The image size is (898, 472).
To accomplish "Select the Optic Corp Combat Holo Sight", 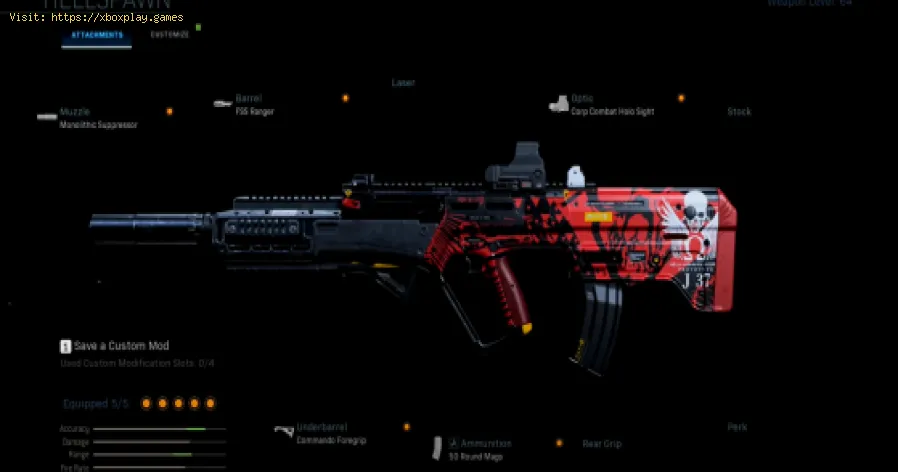I will pyautogui.click(x=612, y=105).
